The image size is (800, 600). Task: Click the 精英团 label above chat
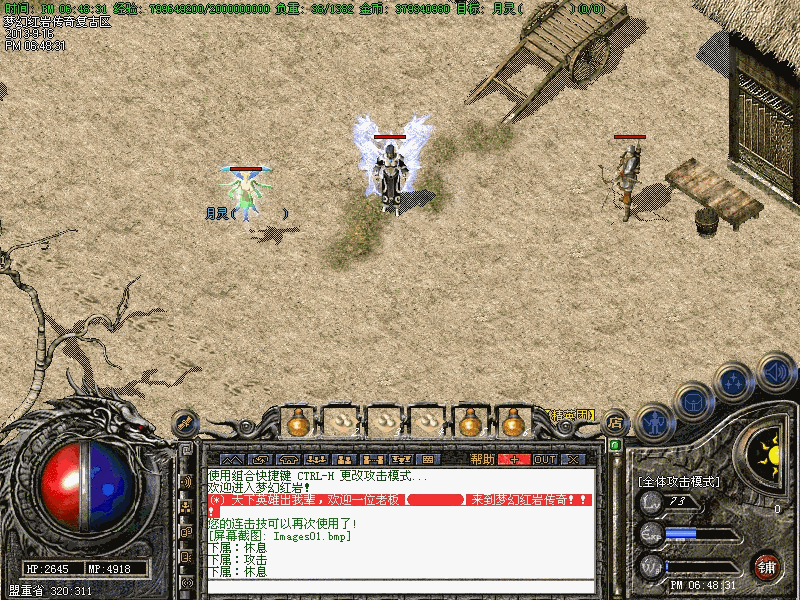571,414
